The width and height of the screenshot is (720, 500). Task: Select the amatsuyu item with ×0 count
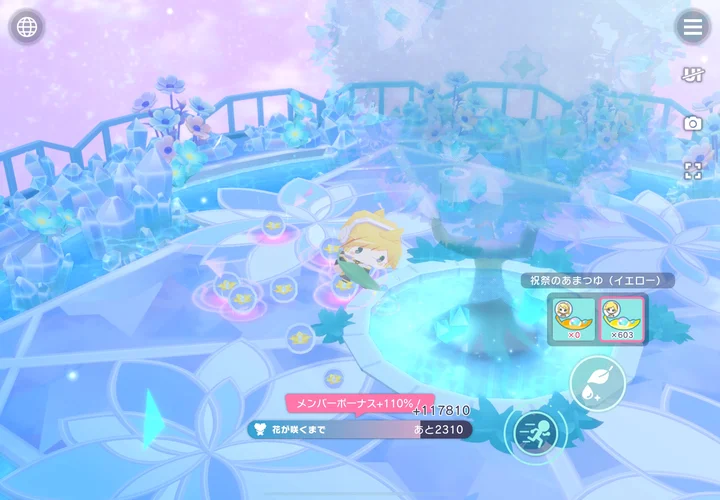[573, 319]
